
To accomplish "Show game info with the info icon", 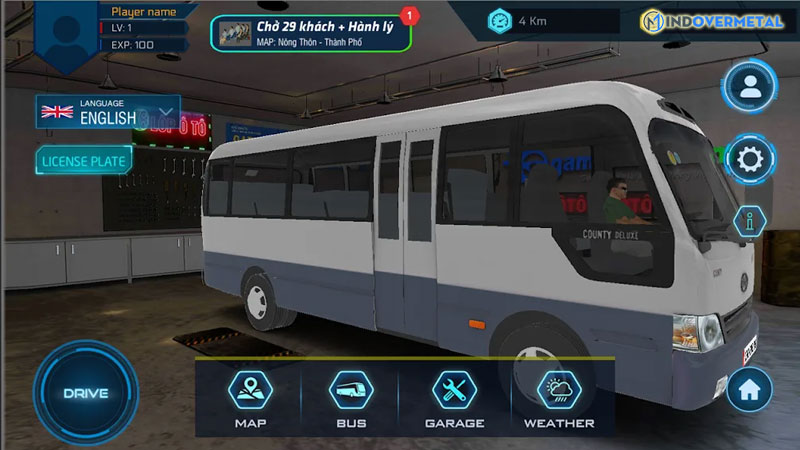I will (x=749, y=221).
